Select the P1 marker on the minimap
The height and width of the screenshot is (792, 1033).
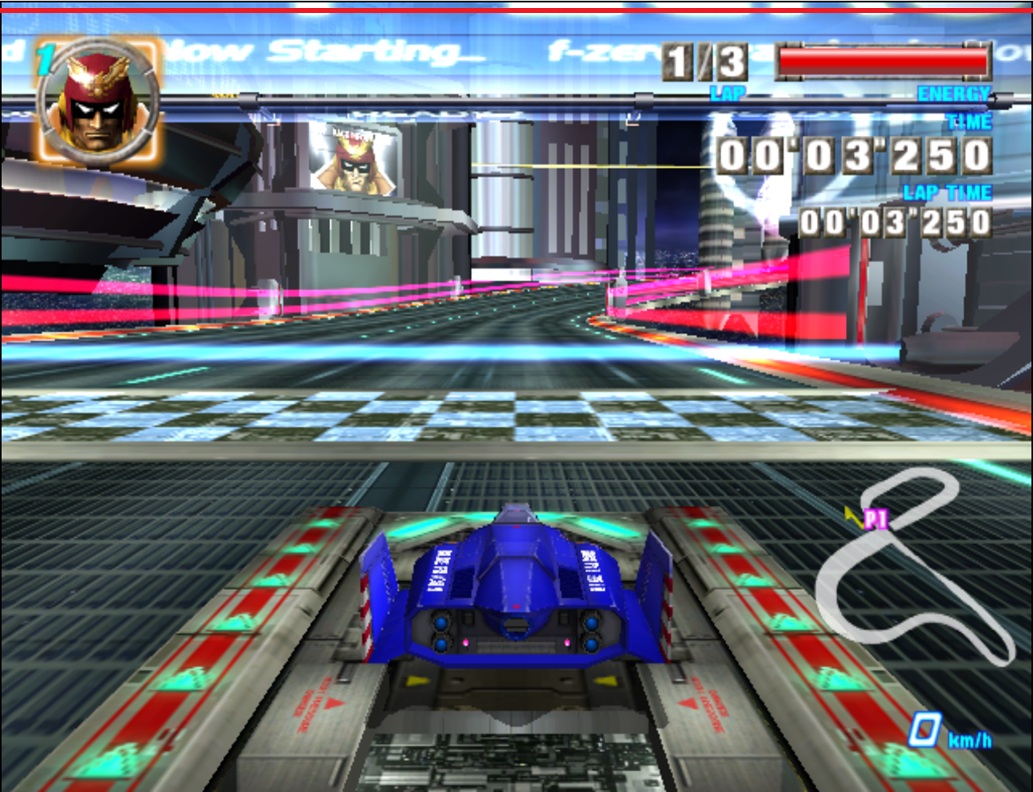pyautogui.click(x=874, y=519)
